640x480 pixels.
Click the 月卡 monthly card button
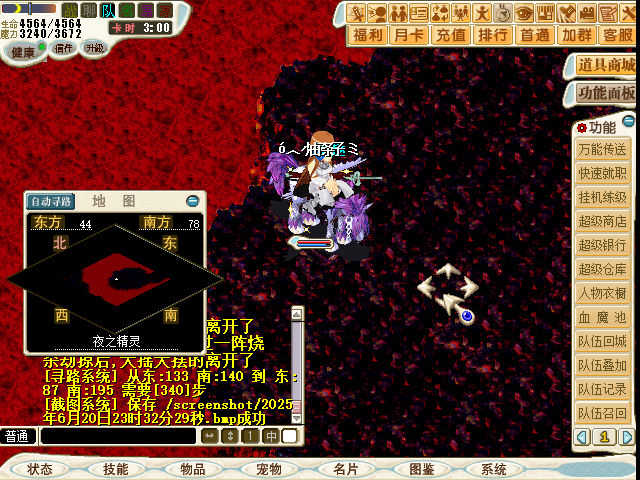point(410,35)
